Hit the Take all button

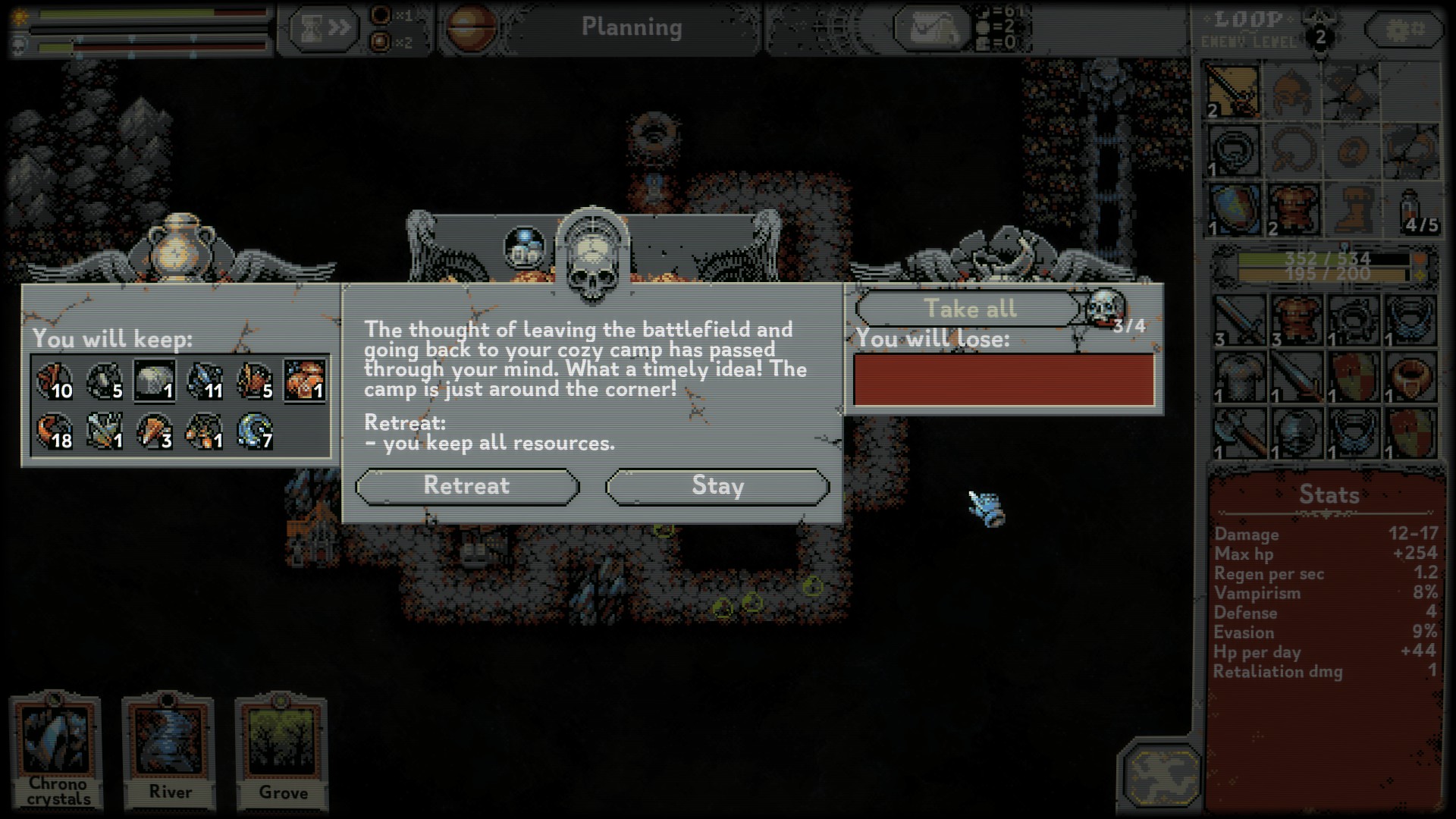[969, 309]
